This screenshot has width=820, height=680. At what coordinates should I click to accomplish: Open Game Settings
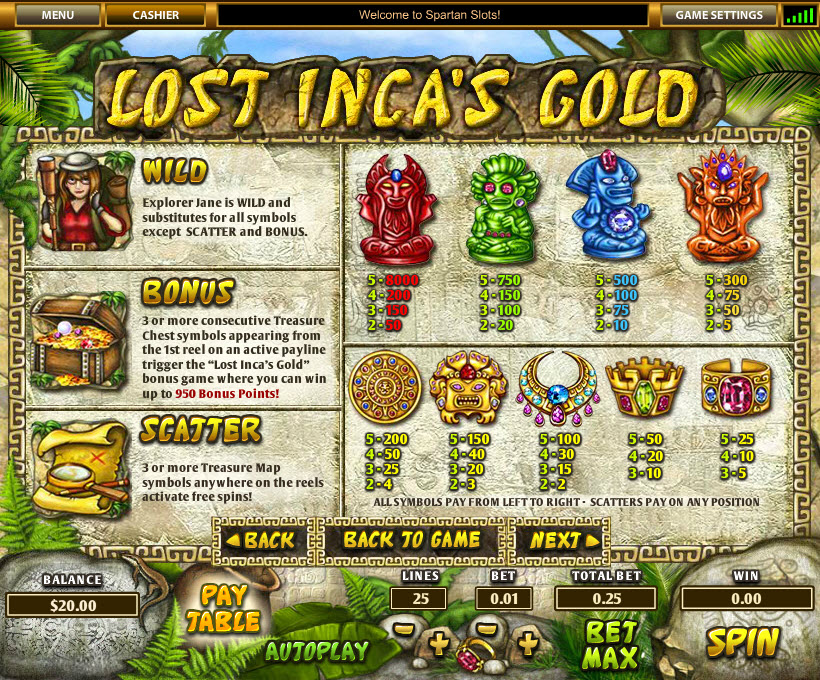pyautogui.click(x=719, y=15)
